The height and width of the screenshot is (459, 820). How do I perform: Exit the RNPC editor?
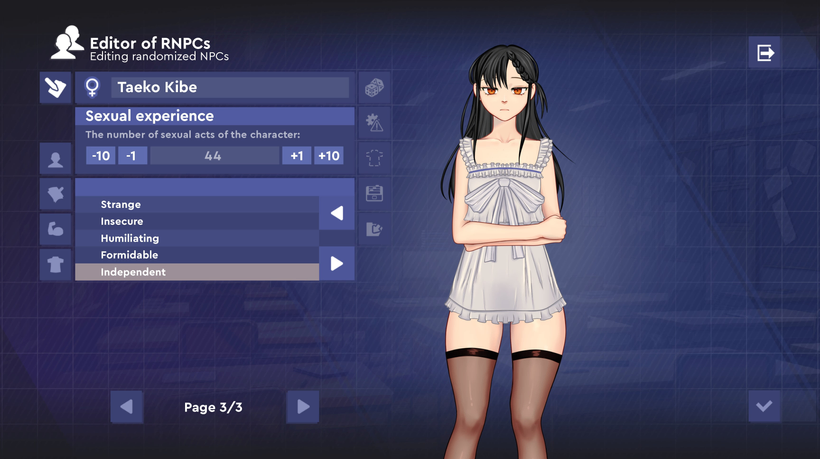[765, 52]
